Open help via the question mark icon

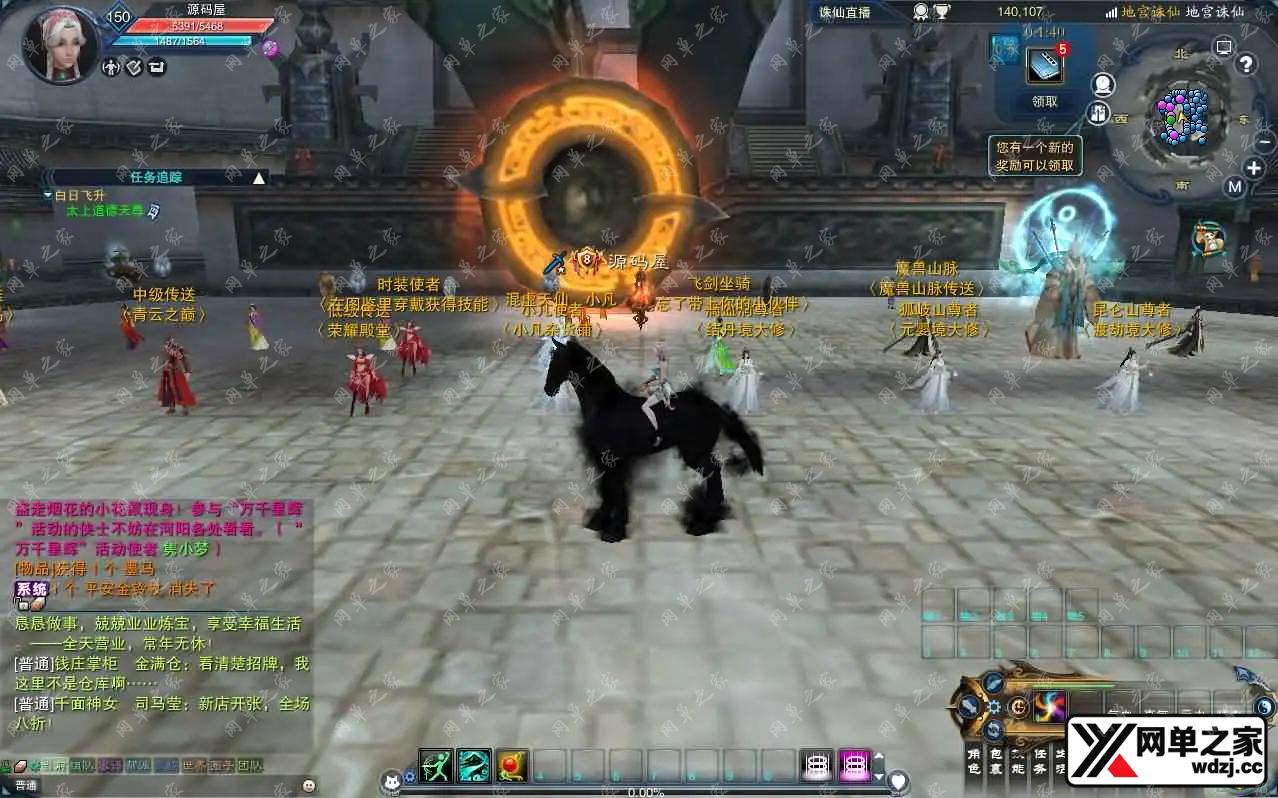pyautogui.click(x=1246, y=65)
